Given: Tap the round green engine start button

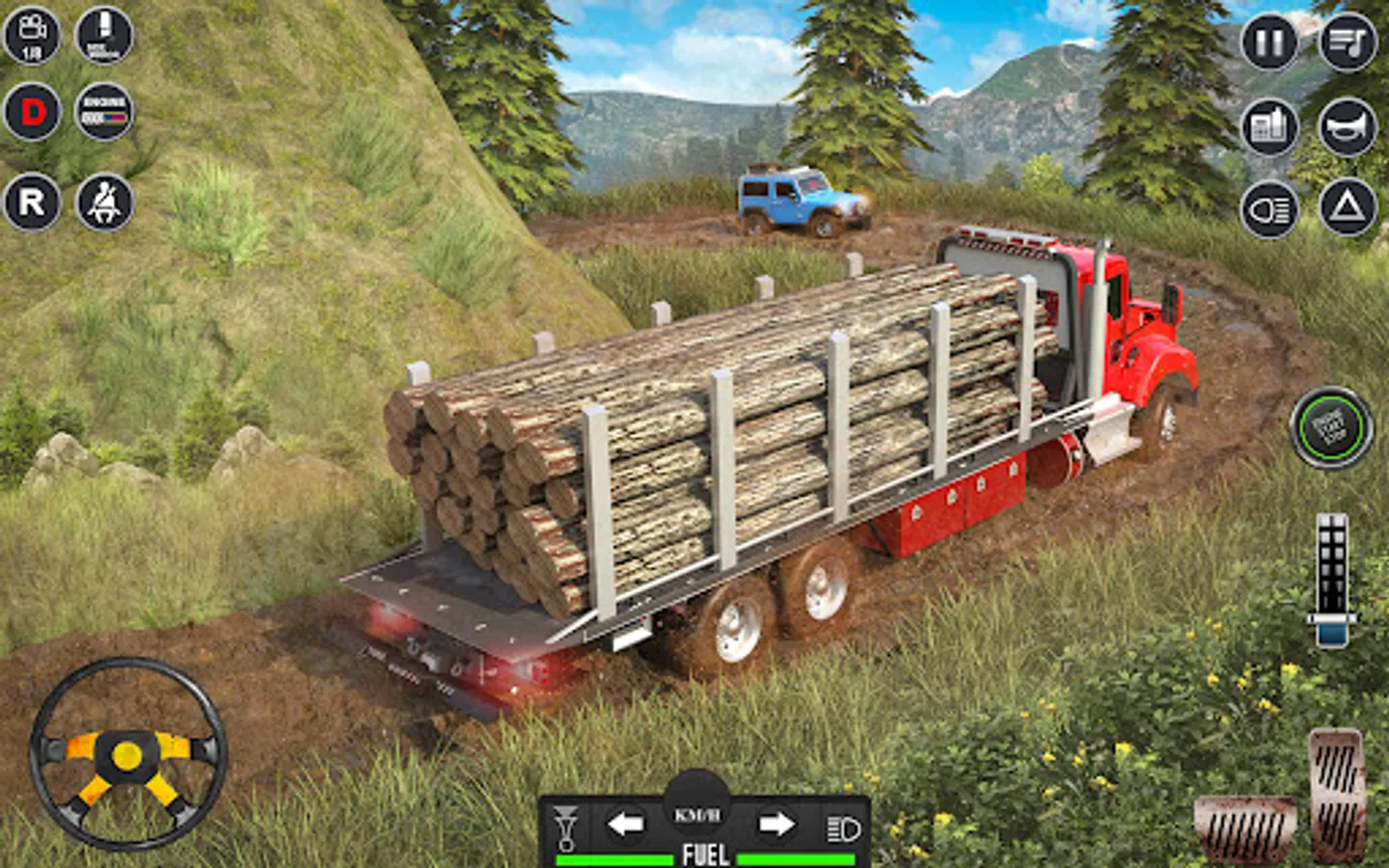Looking at the screenshot, I should coord(1332,427).
